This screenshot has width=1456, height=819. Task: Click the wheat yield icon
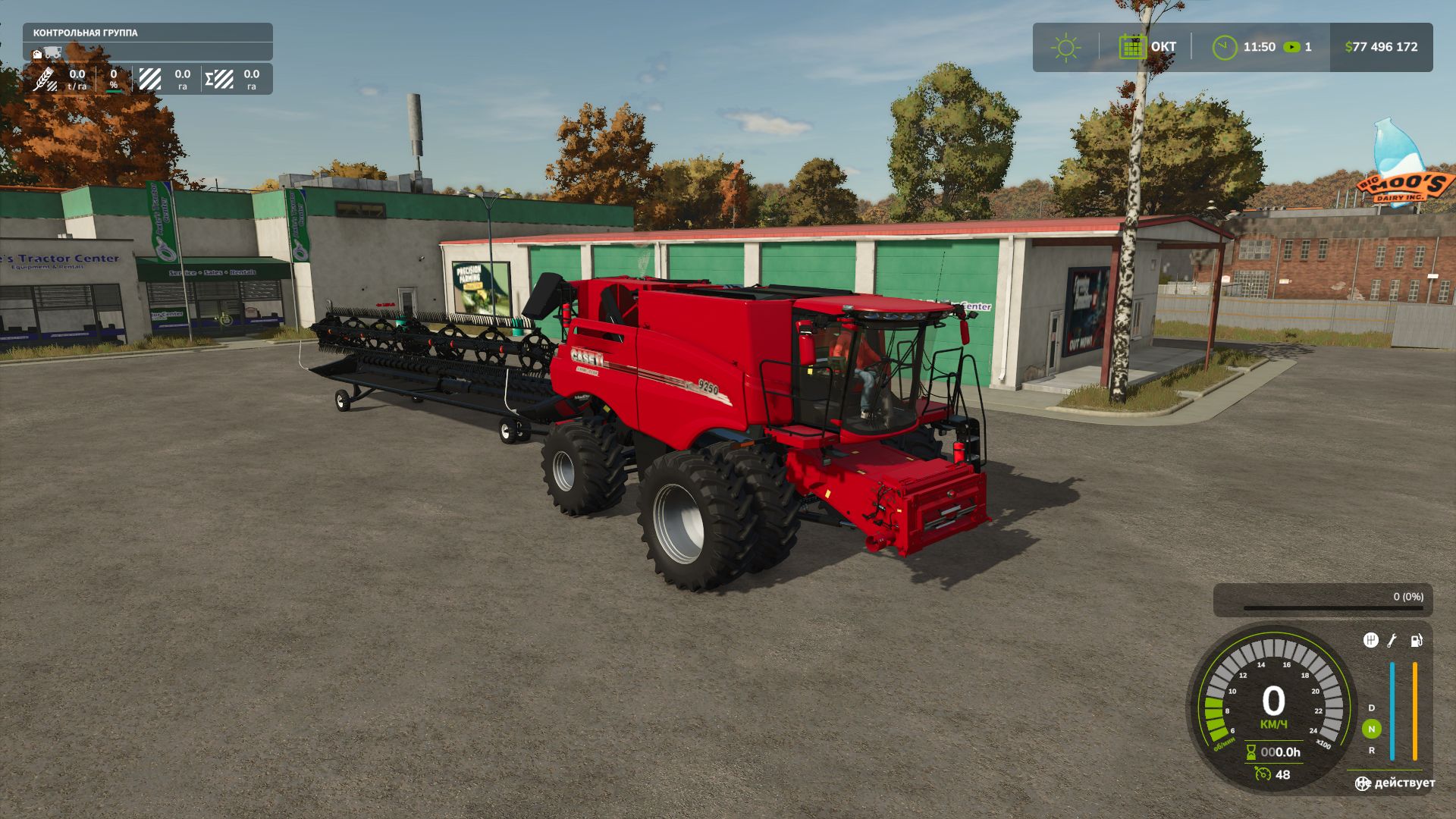pyautogui.click(x=45, y=79)
